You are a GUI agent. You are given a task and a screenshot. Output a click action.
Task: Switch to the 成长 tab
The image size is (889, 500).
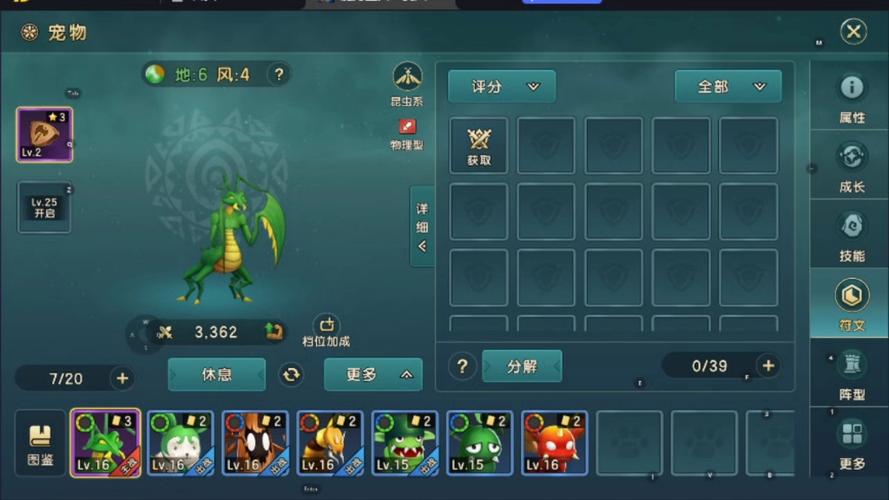click(x=851, y=166)
